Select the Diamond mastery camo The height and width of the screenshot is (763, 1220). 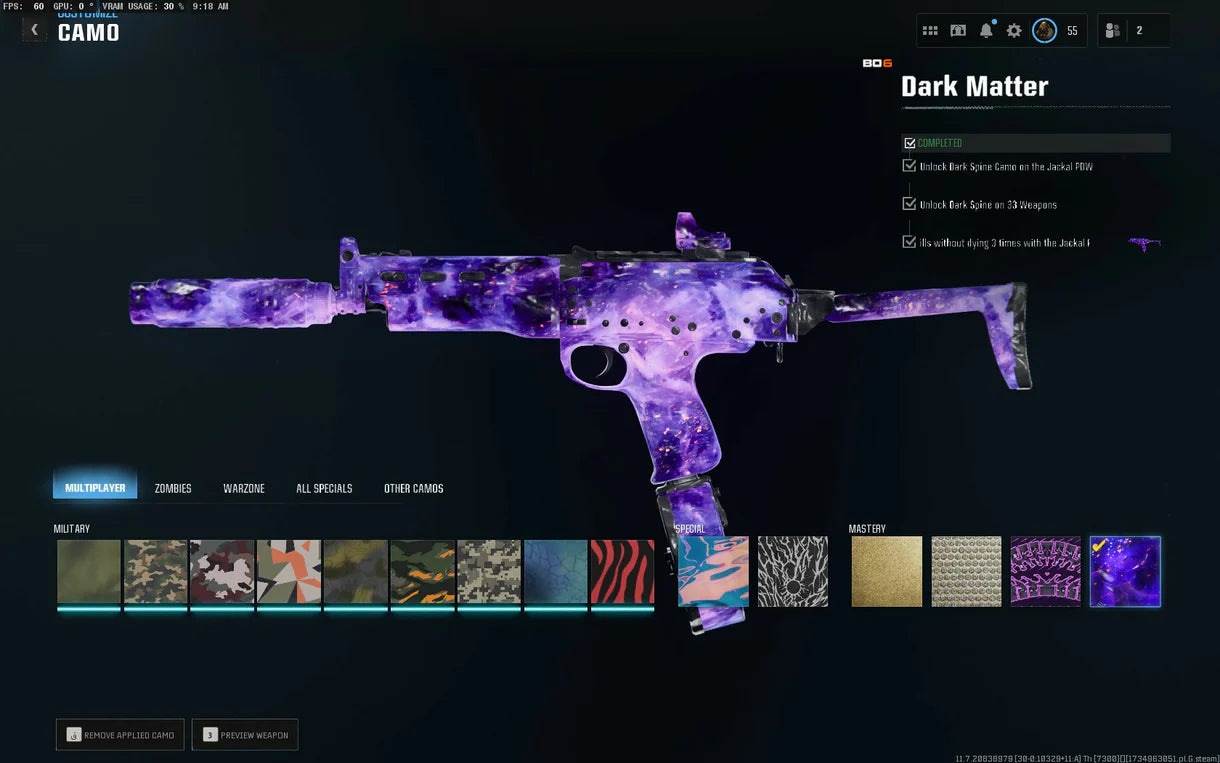tap(966, 572)
